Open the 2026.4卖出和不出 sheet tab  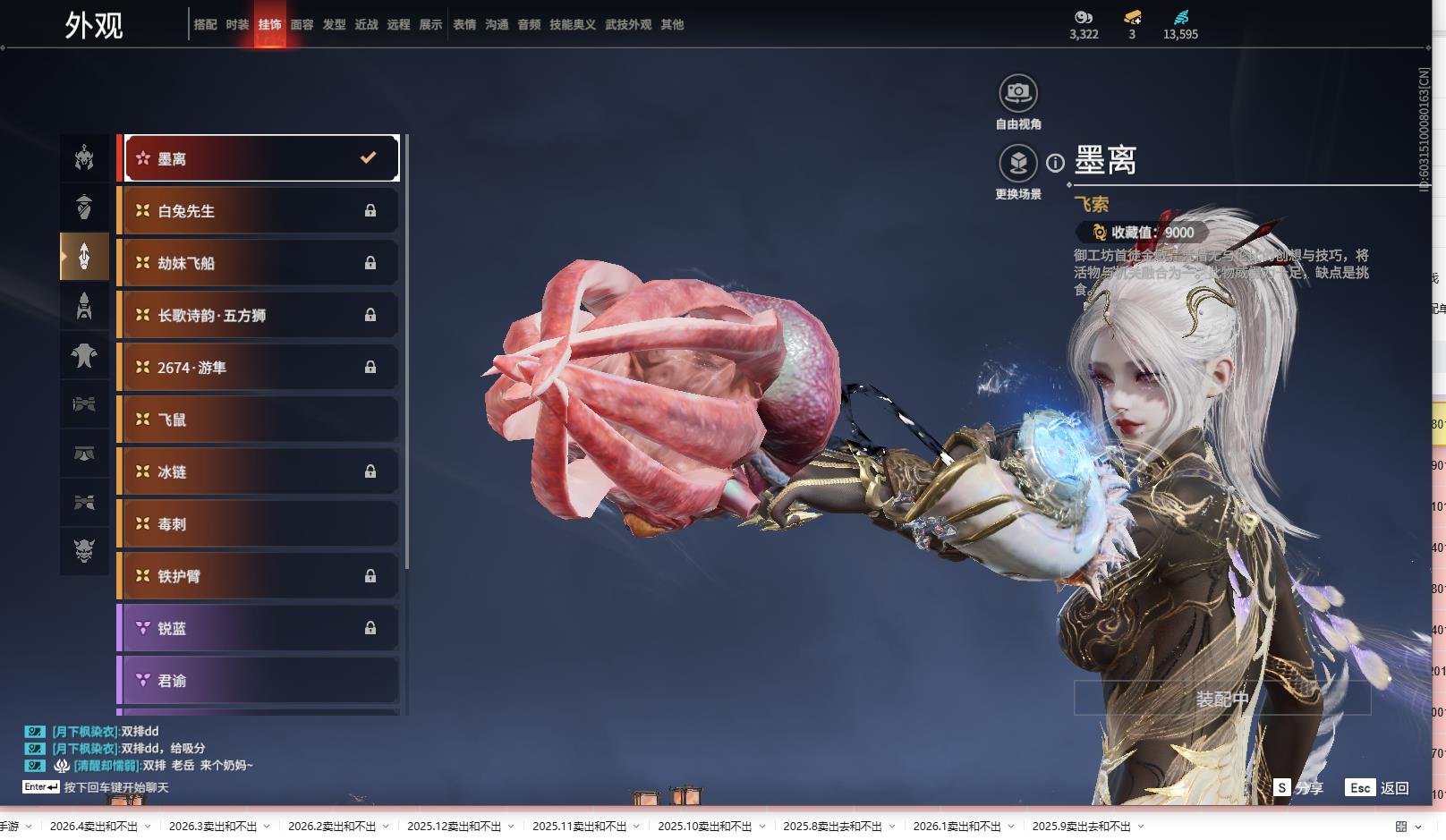click(x=94, y=827)
